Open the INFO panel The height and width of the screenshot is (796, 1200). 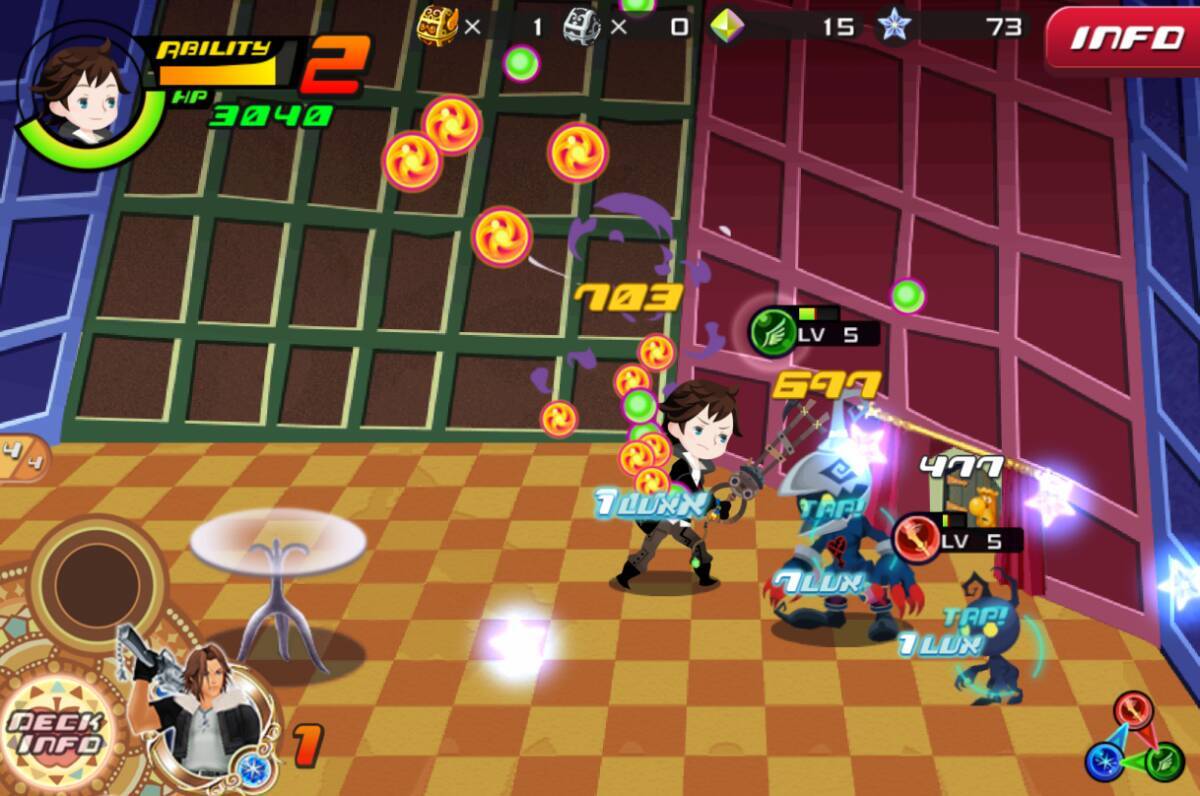[1125, 40]
